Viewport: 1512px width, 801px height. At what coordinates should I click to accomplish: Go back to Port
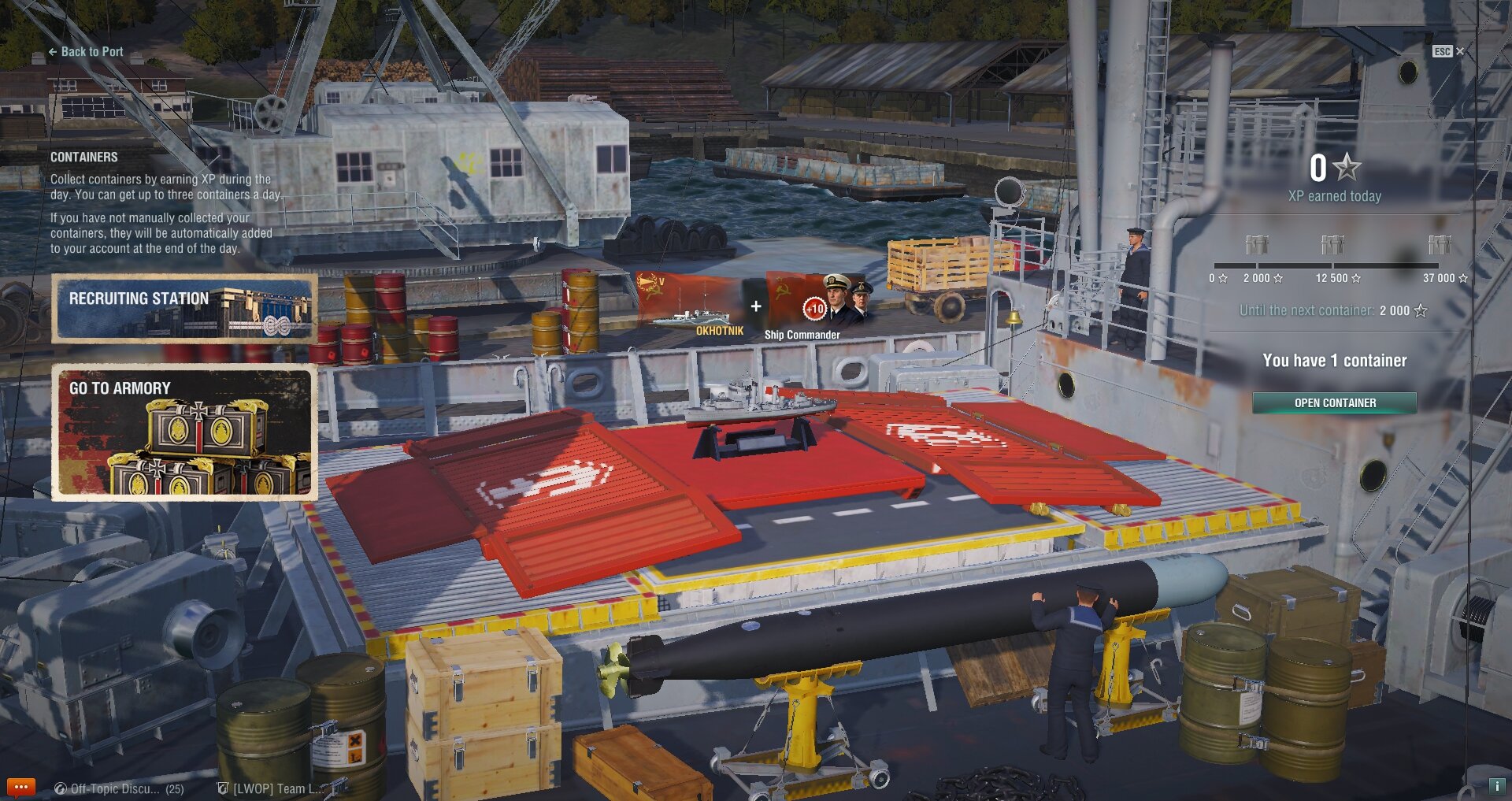86,52
